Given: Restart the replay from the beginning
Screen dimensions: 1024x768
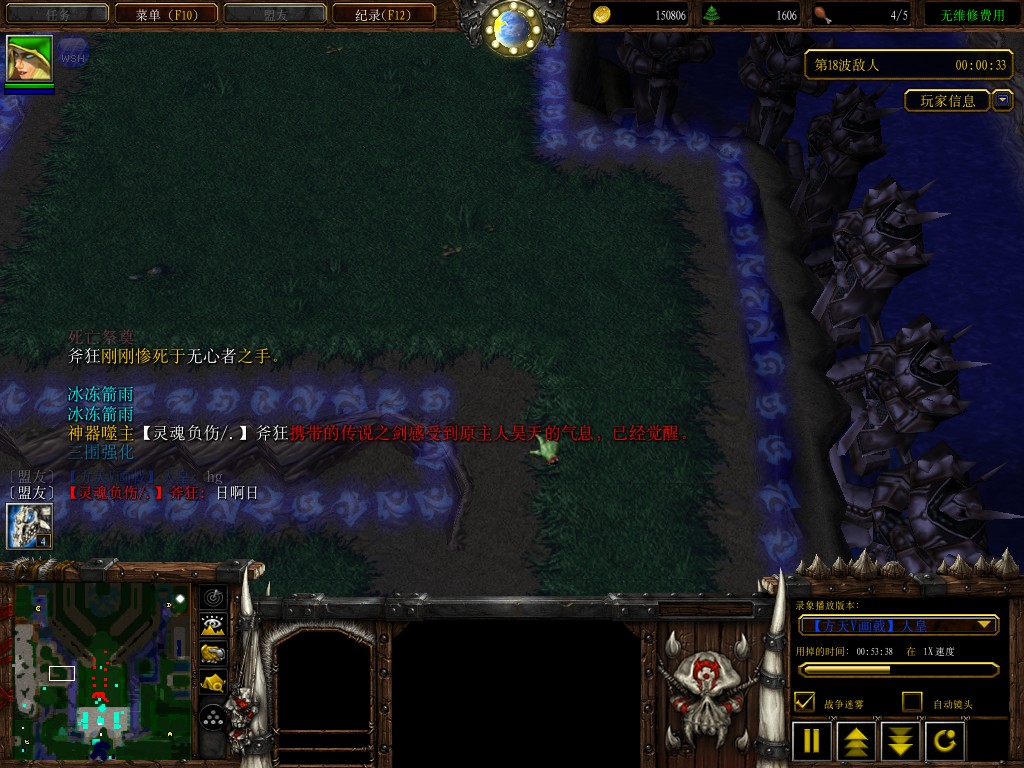Looking at the screenshot, I should 945,741.
